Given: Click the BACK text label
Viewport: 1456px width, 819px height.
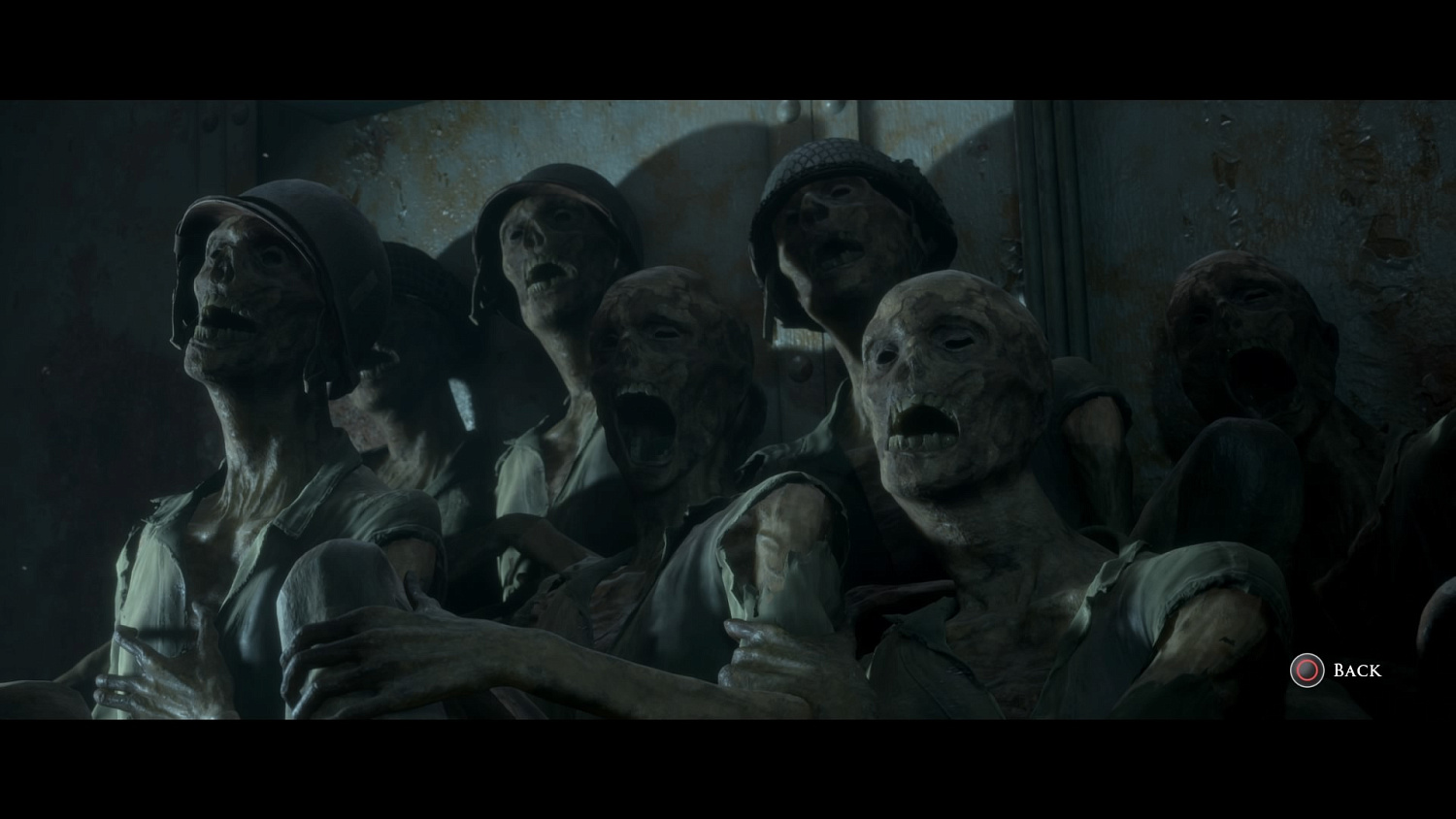Looking at the screenshot, I should (x=1356, y=670).
